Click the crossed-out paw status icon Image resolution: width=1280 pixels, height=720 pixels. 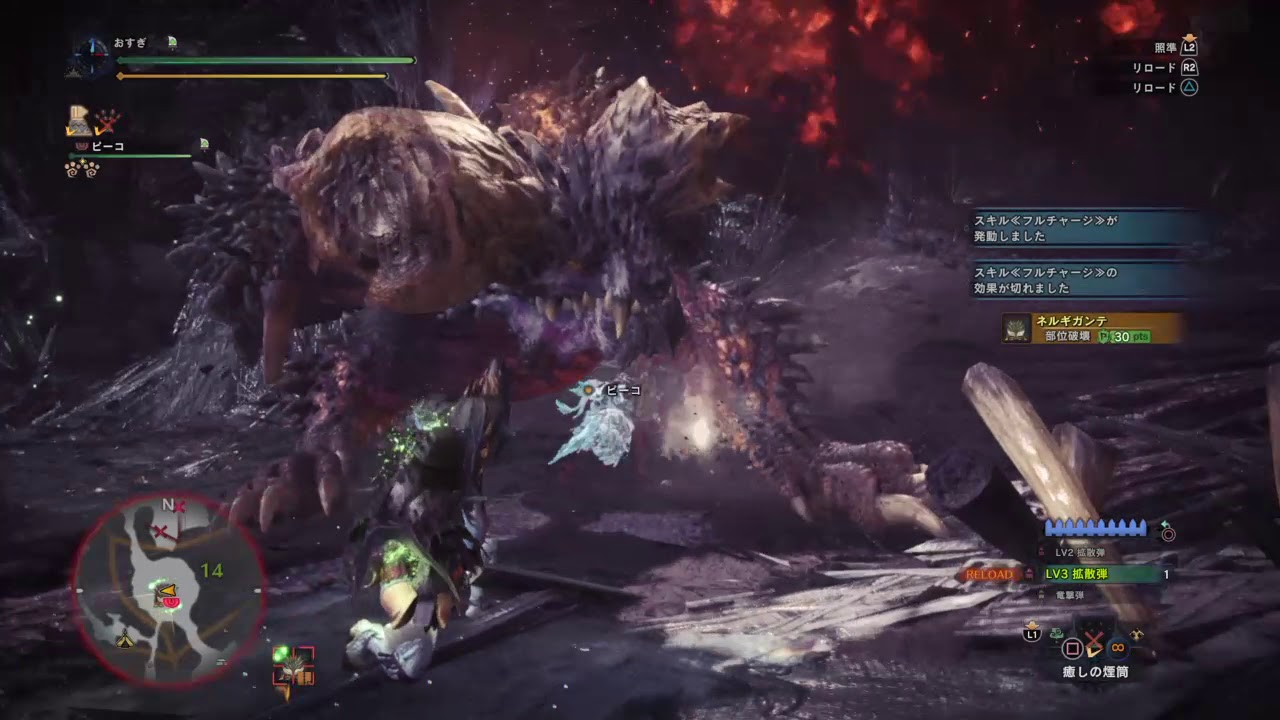pyautogui.click(x=108, y=121)
